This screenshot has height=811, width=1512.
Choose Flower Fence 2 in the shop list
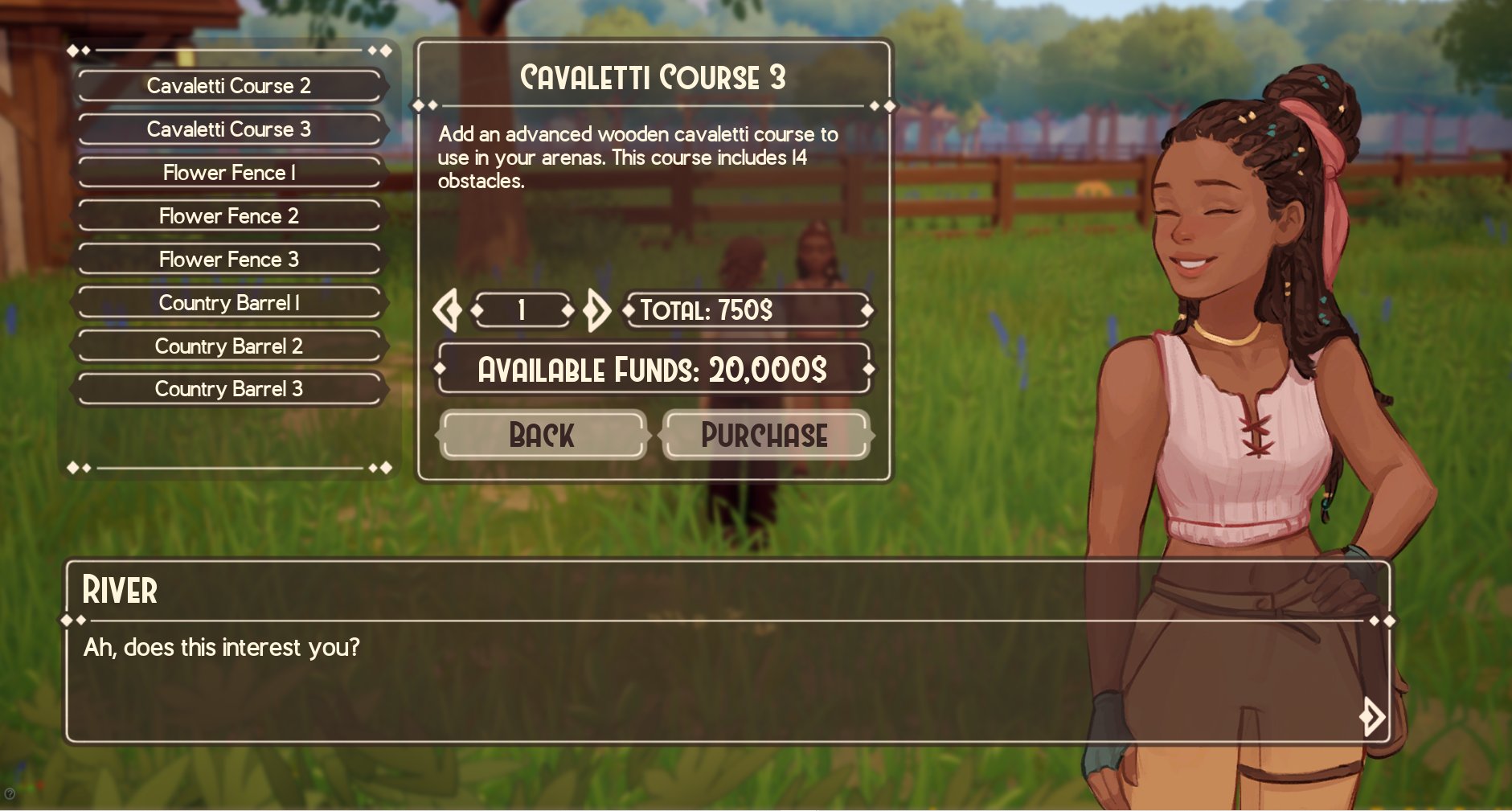coord(229,215)
